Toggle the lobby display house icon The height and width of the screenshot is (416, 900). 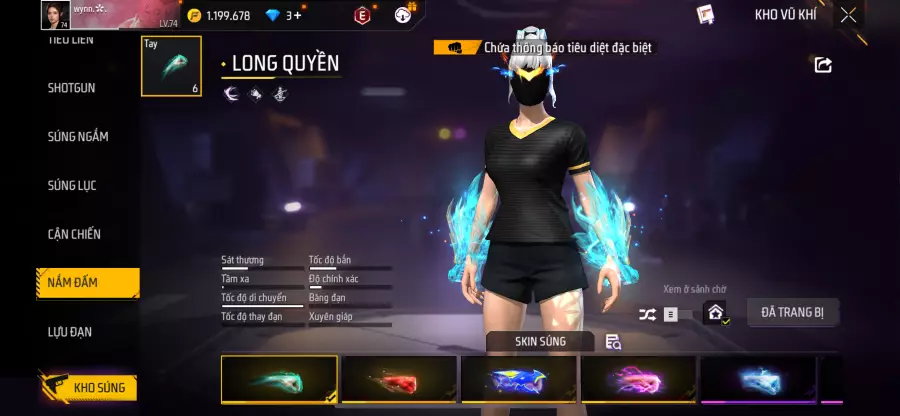tap(715, 313)
